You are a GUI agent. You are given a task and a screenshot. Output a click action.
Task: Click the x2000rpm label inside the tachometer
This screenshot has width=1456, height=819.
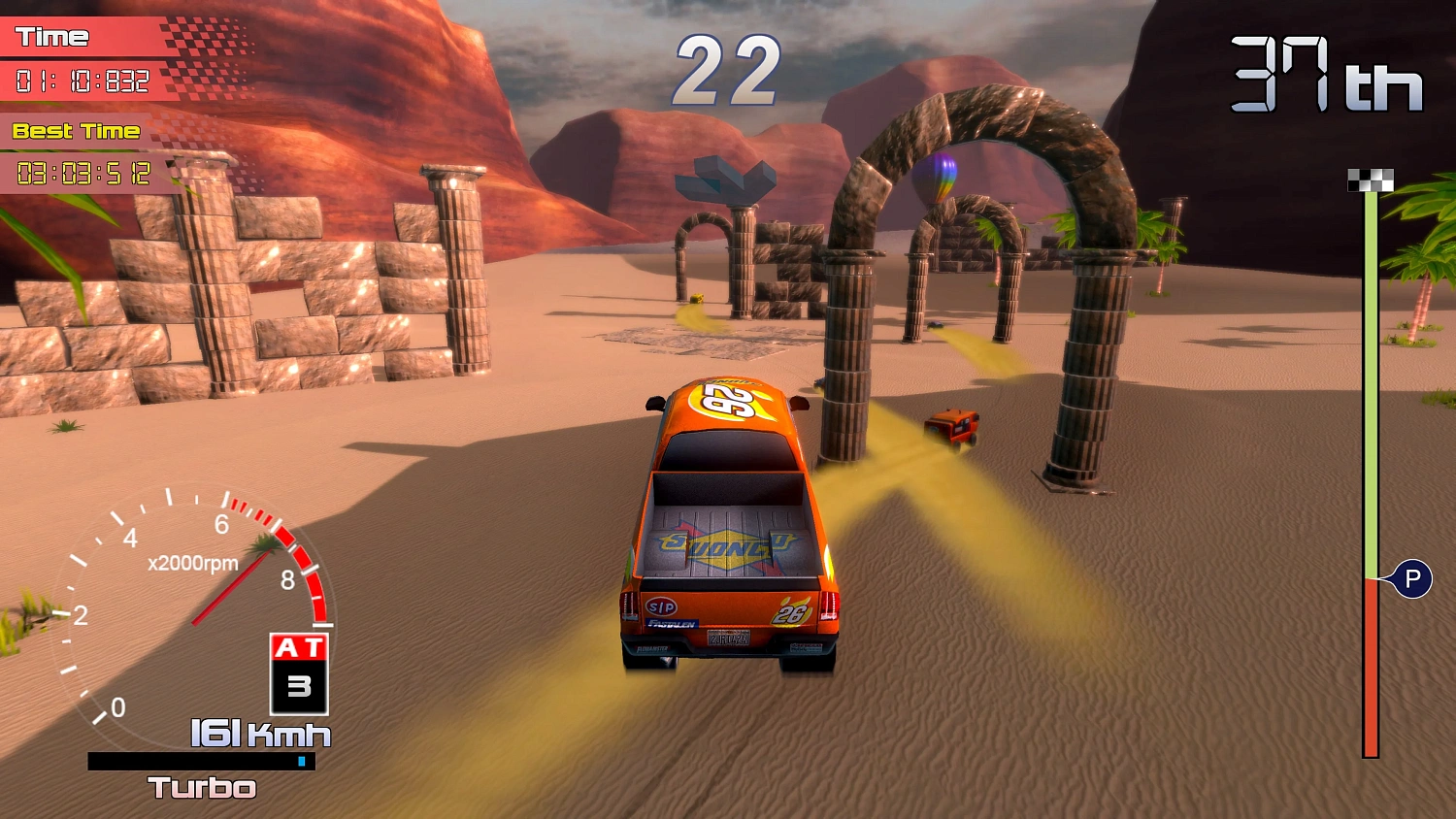coord(190,561)
